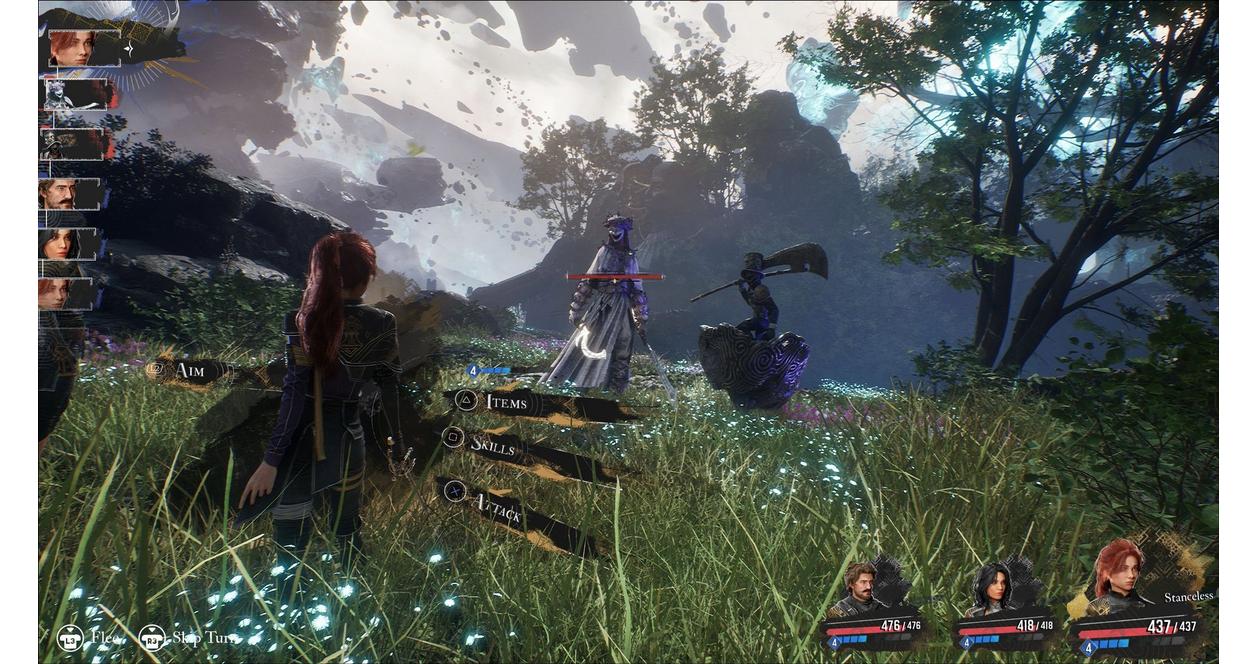Viewport: 1256px width, 664px height.
Task: Select the dark-haired woman's party status panel
Action: [x=1002, y=610]
